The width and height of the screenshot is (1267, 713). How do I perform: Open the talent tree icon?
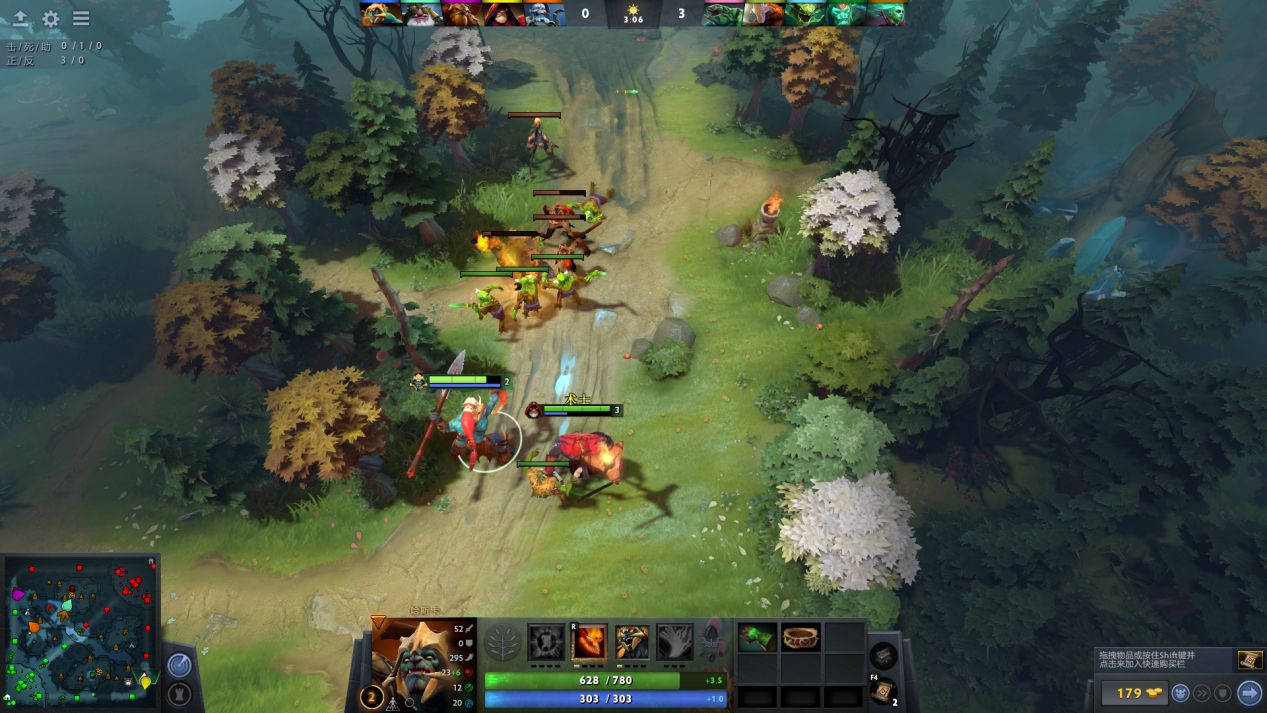click(502, 643)
